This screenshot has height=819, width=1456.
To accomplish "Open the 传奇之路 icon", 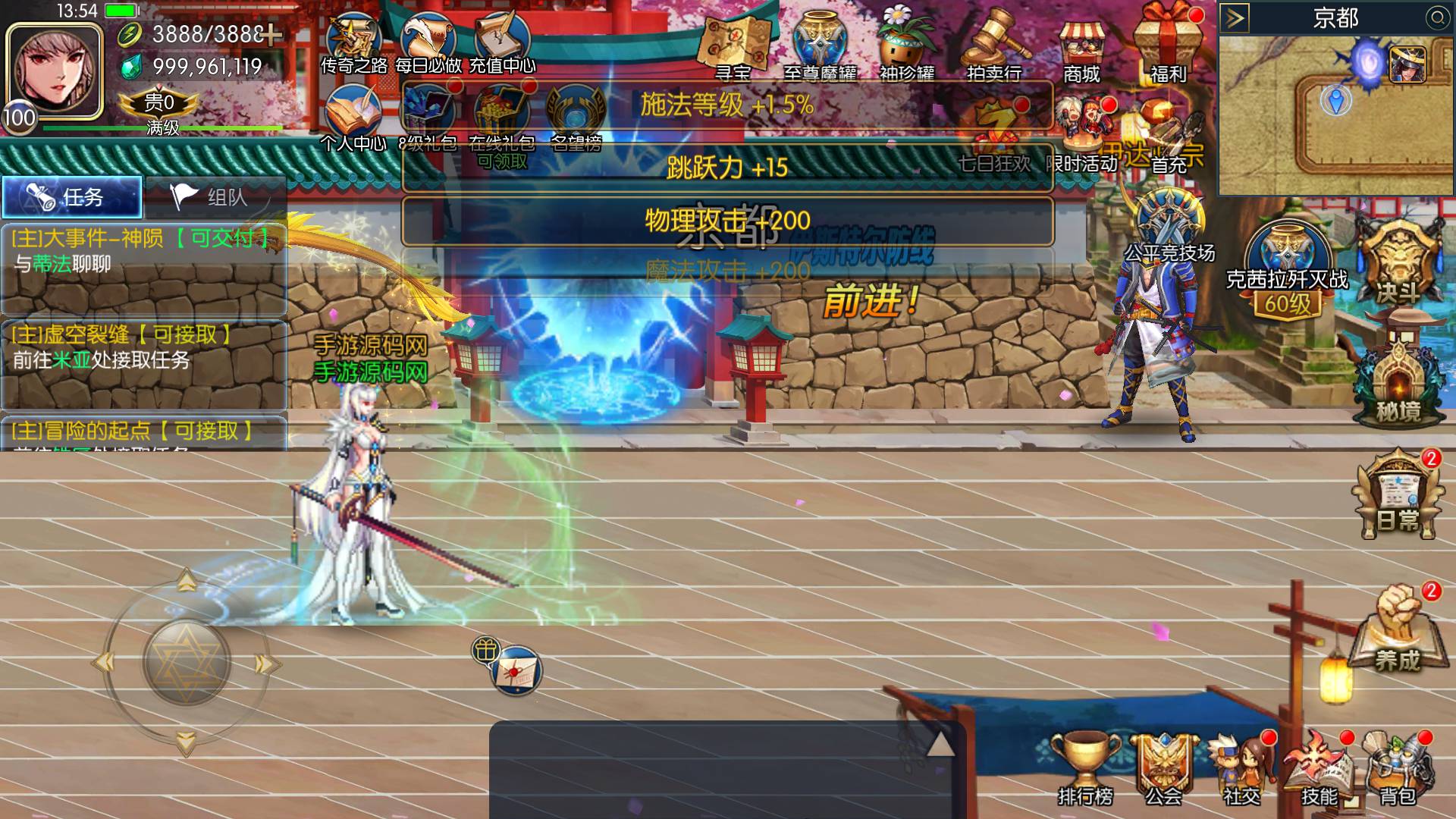I will coord(353,44).
